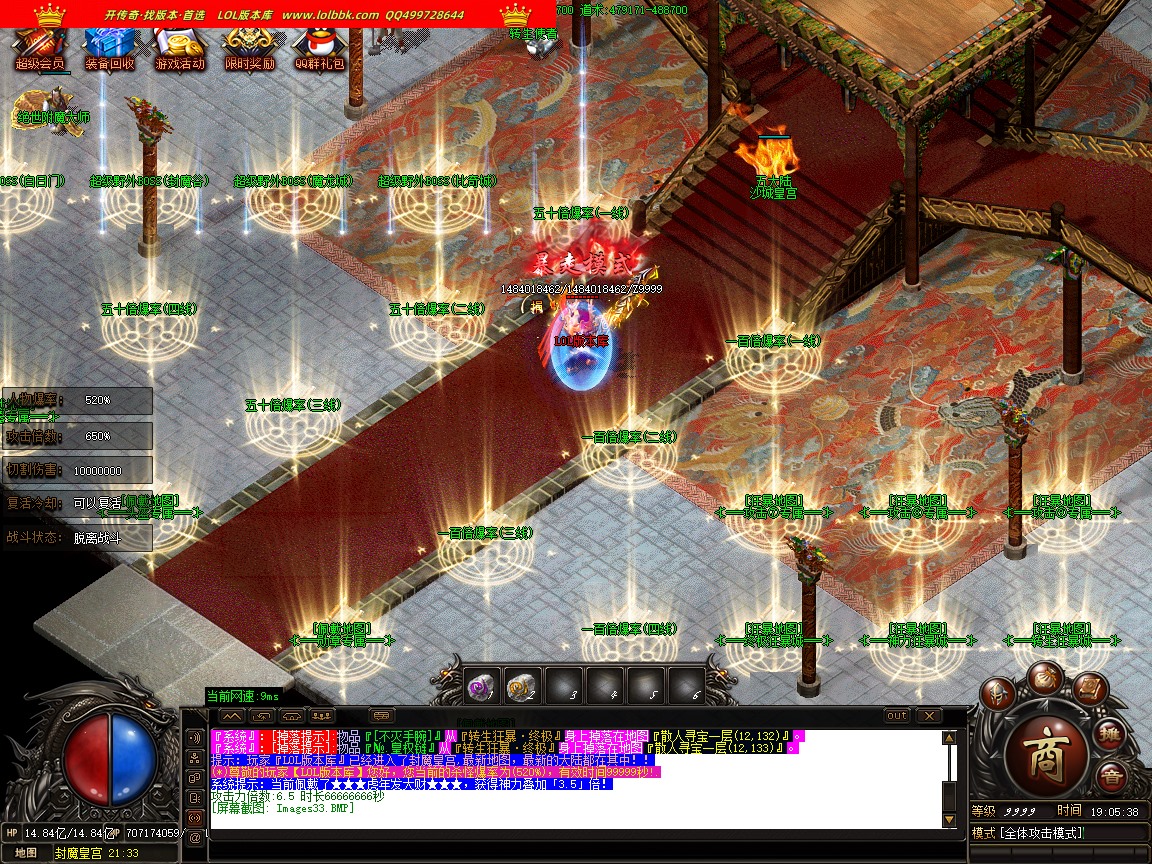The image size is (1152, 864).
Task: Open the 地图 map button
Action: pyautogui.click(x=27, y=853)
